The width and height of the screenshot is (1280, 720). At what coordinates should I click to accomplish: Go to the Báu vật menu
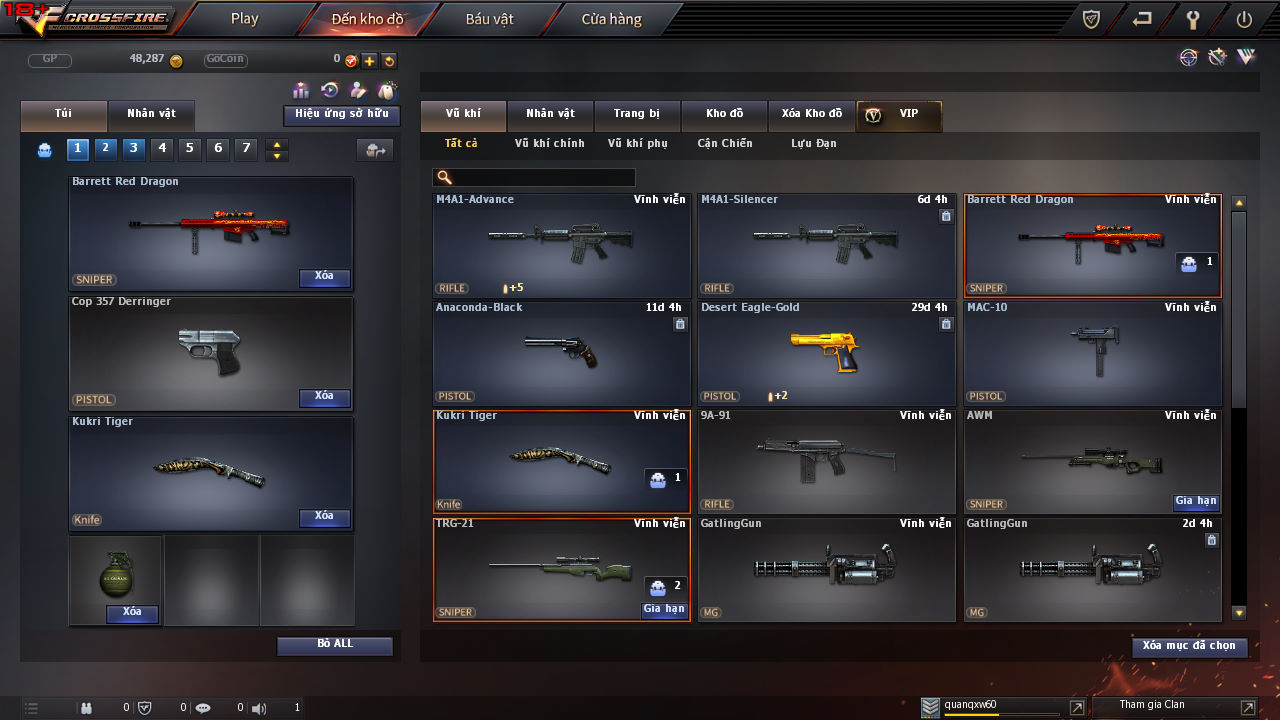(490, 18)
